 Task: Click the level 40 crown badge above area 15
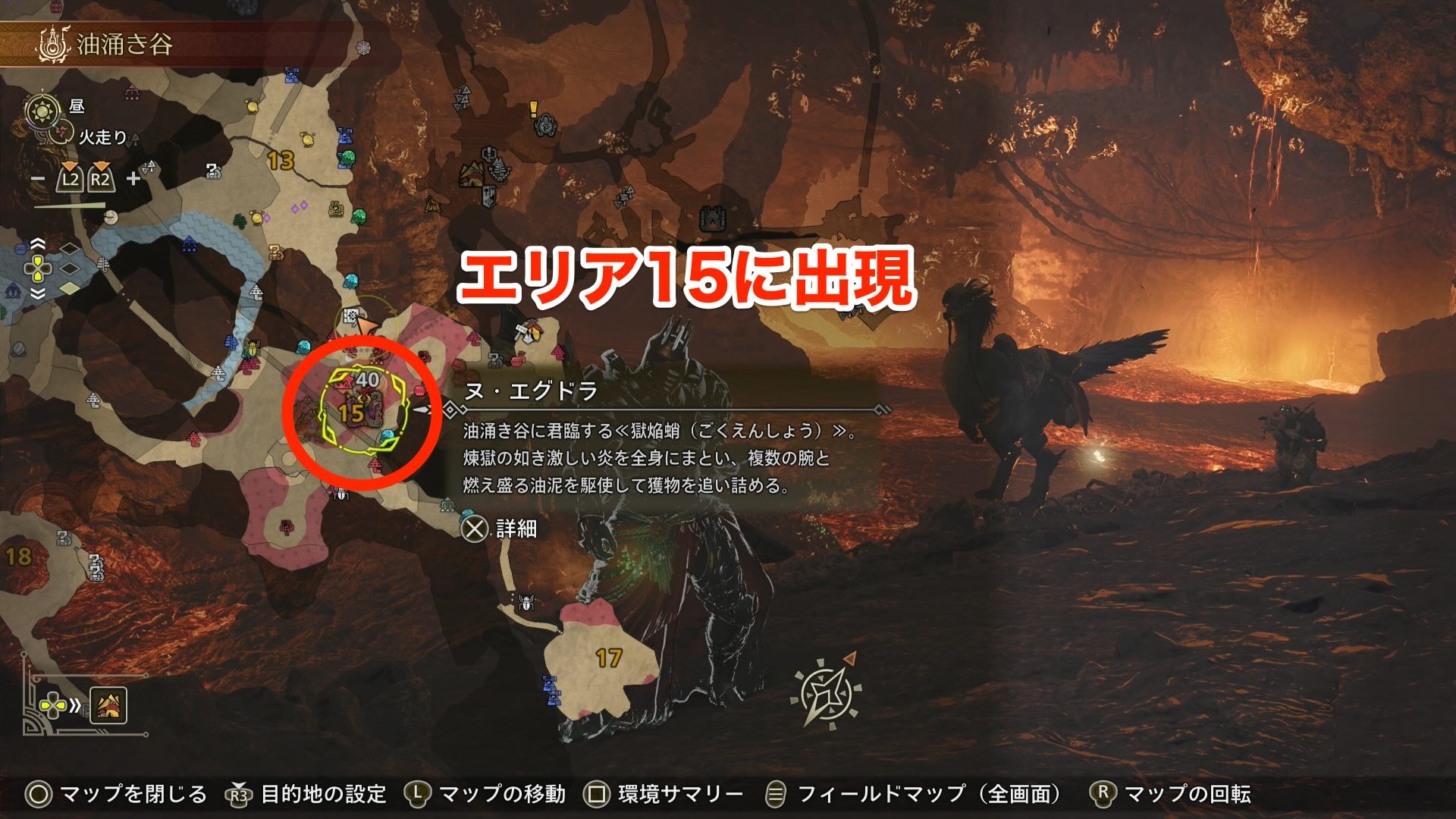pos(367,379)
